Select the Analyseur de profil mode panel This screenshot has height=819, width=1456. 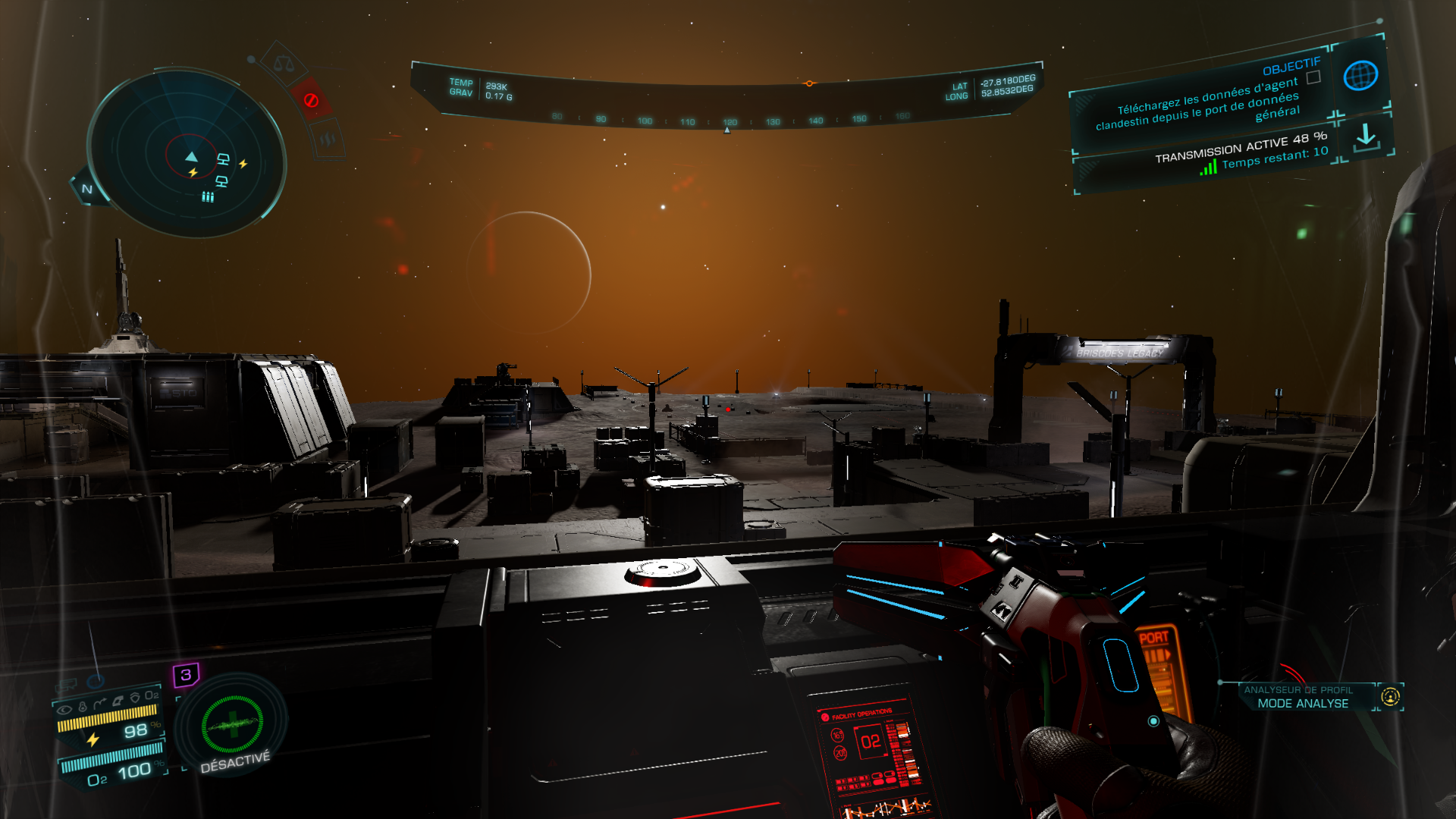point(1302,697)
